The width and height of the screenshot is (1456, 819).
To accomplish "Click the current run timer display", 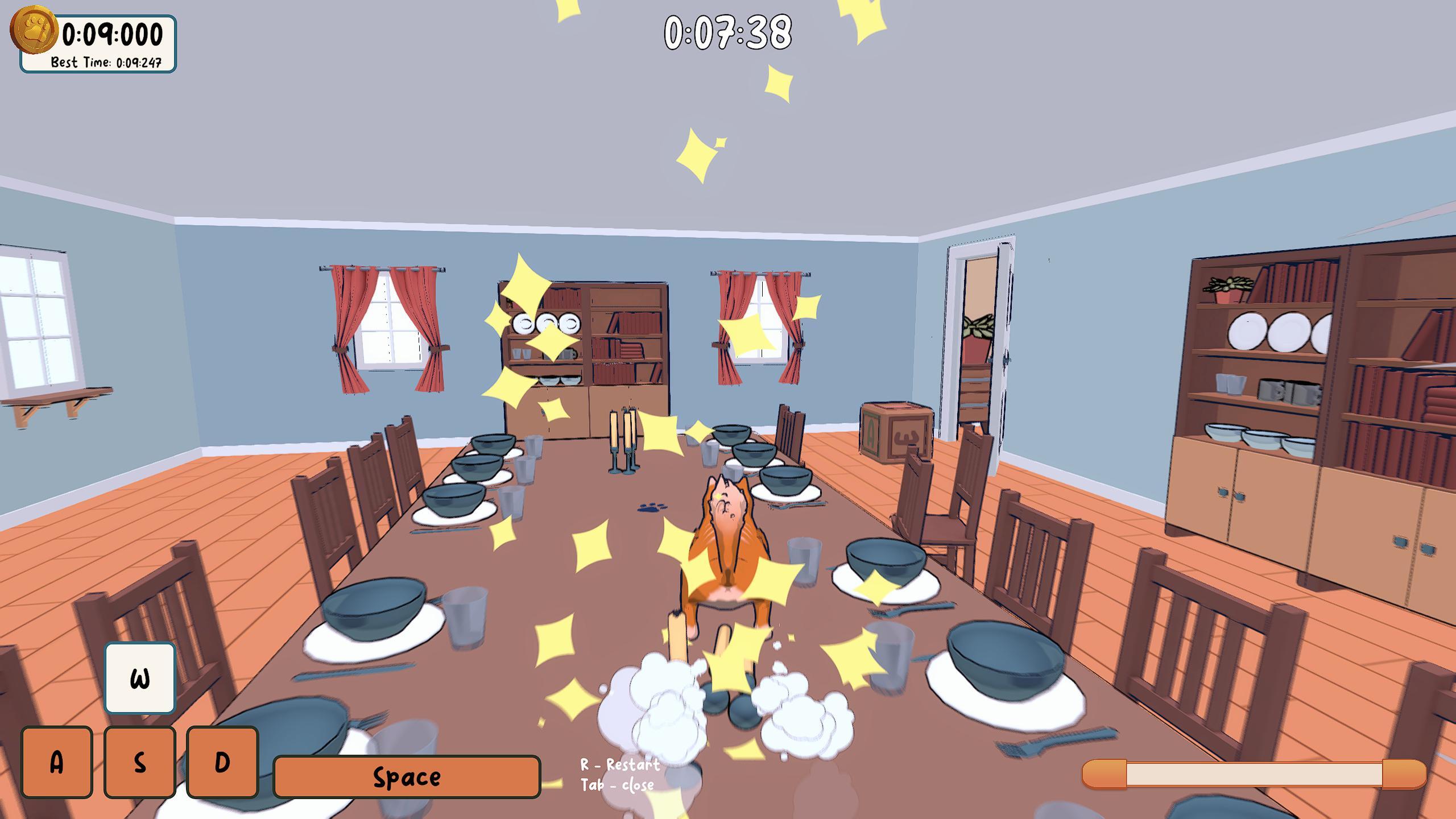I will pyautogui.click(x=111, y=34).
